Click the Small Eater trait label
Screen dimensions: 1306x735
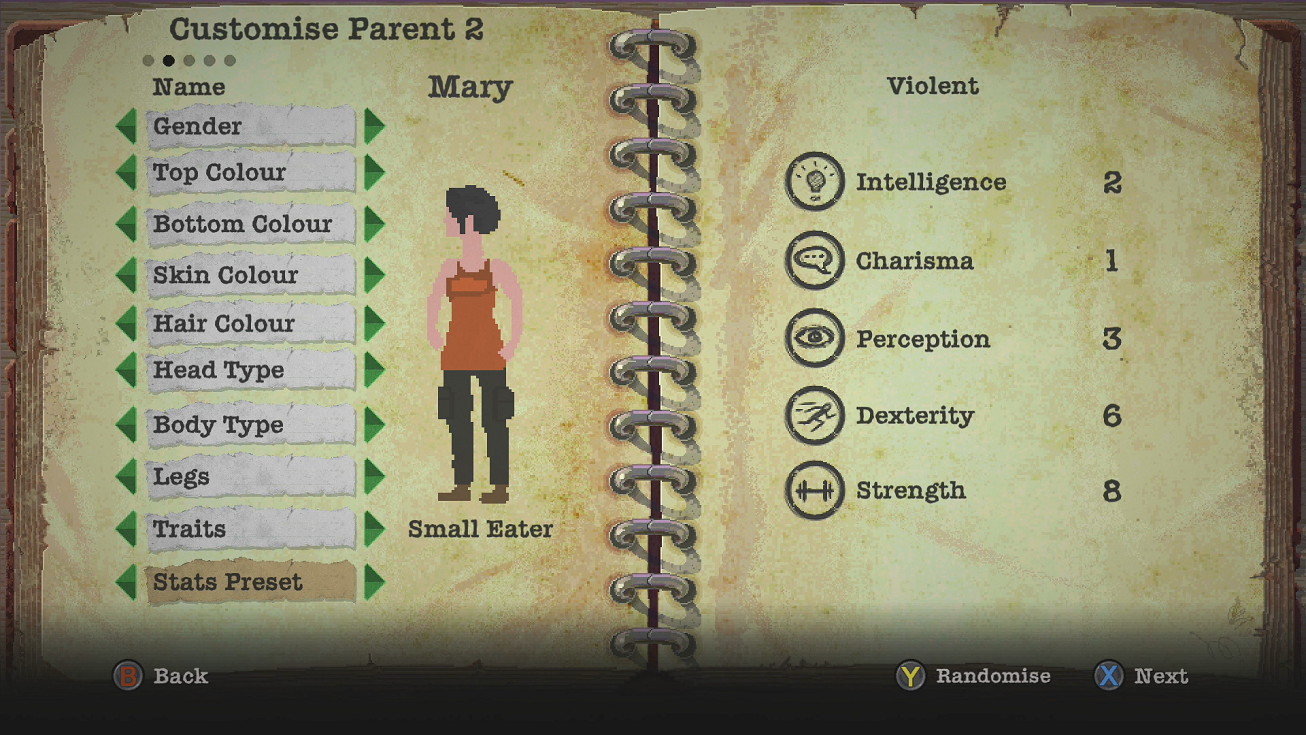[481, 529]
